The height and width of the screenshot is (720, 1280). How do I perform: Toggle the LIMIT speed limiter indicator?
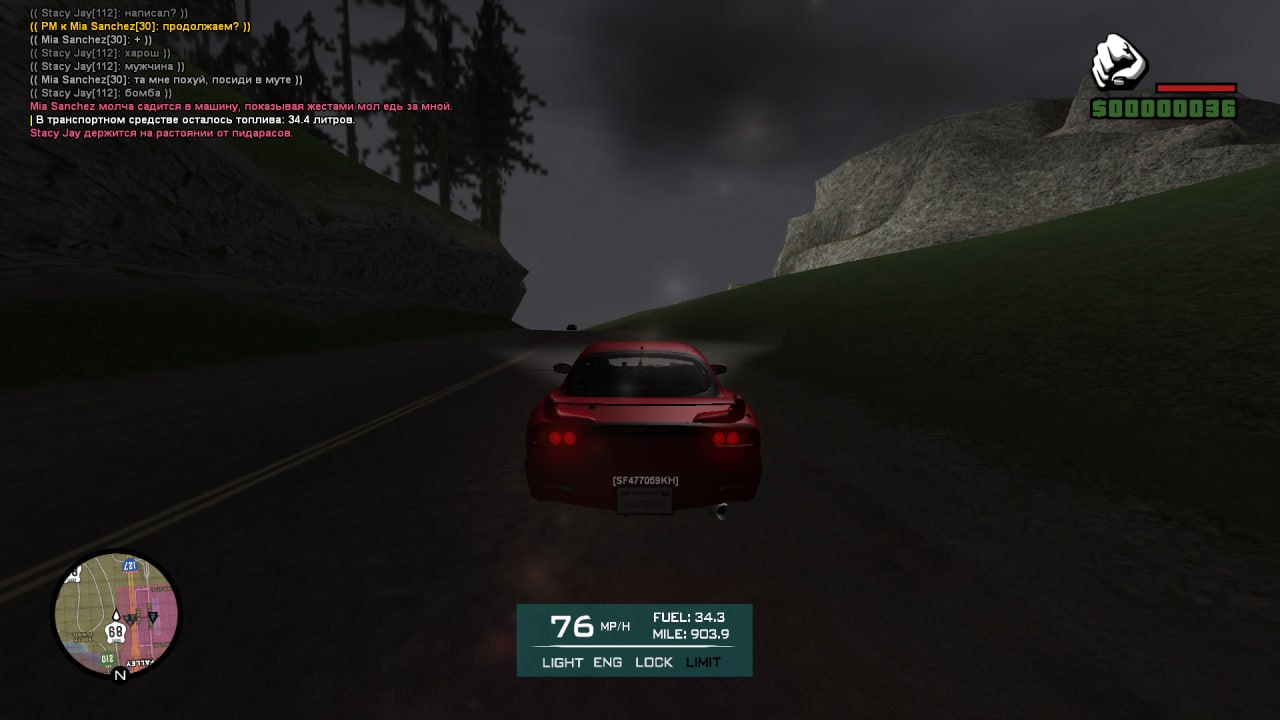tap(703, 662)
